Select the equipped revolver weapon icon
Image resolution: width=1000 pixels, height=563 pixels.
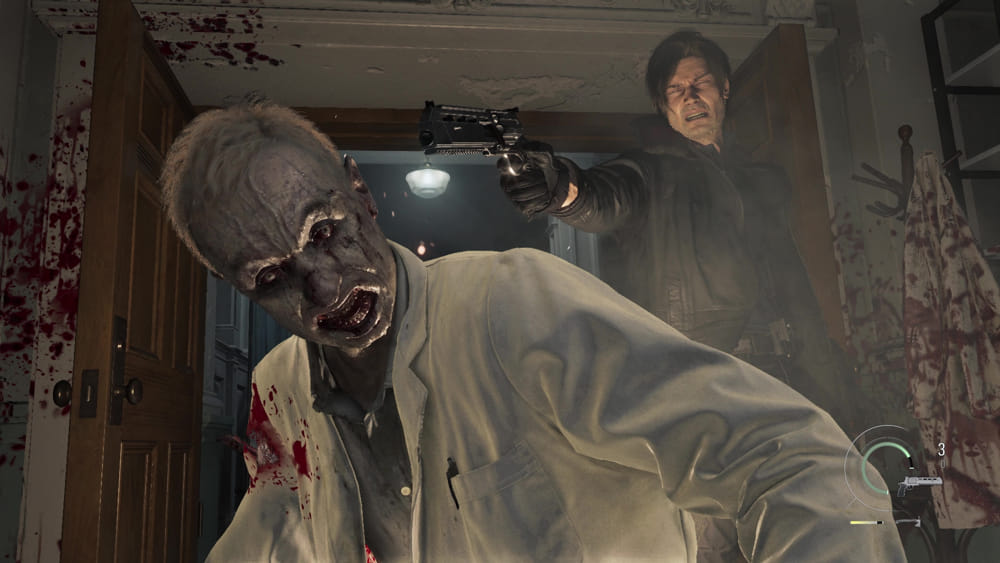(920, 484)
